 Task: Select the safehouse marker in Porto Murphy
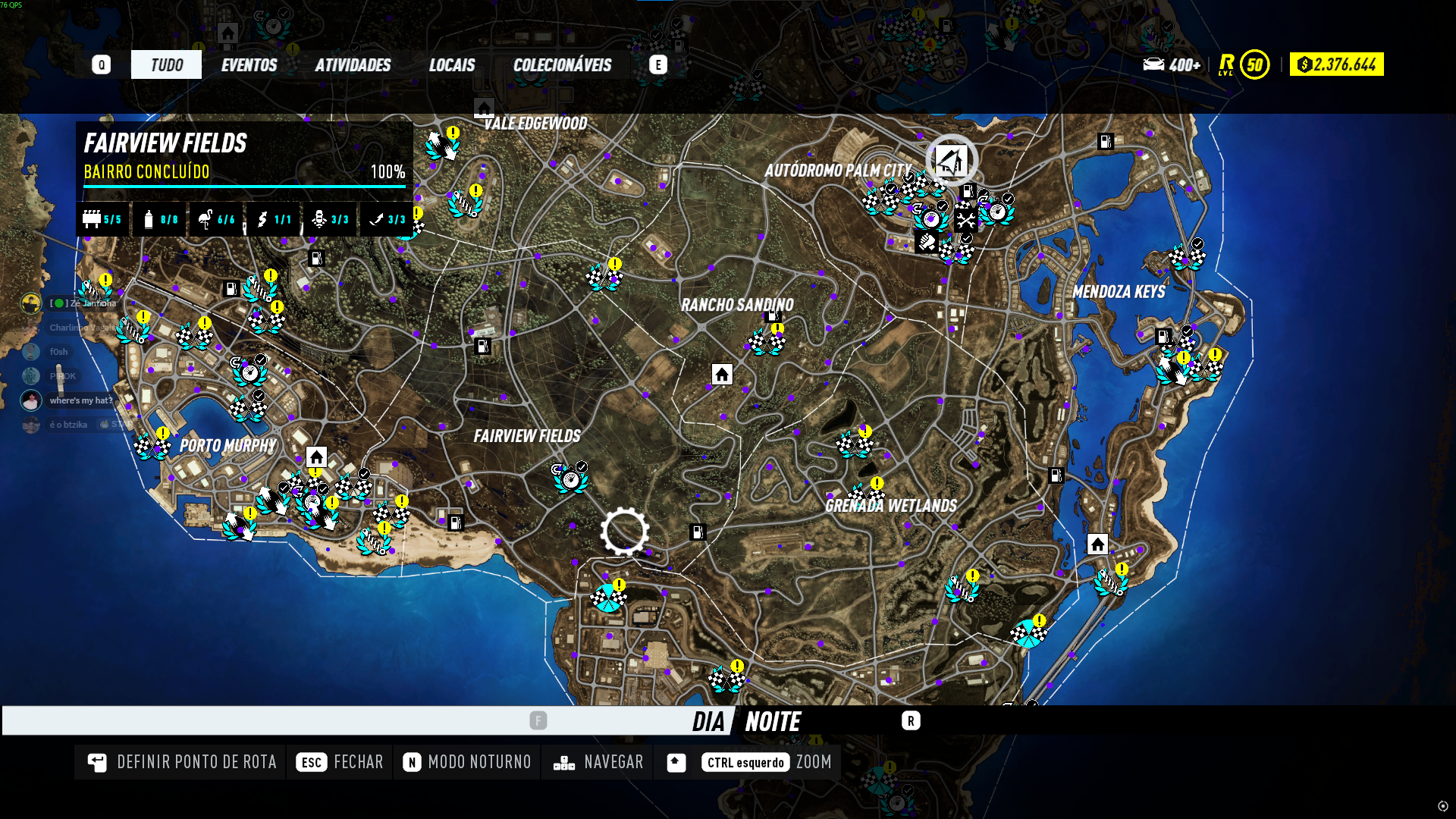[x=316, y=457]
